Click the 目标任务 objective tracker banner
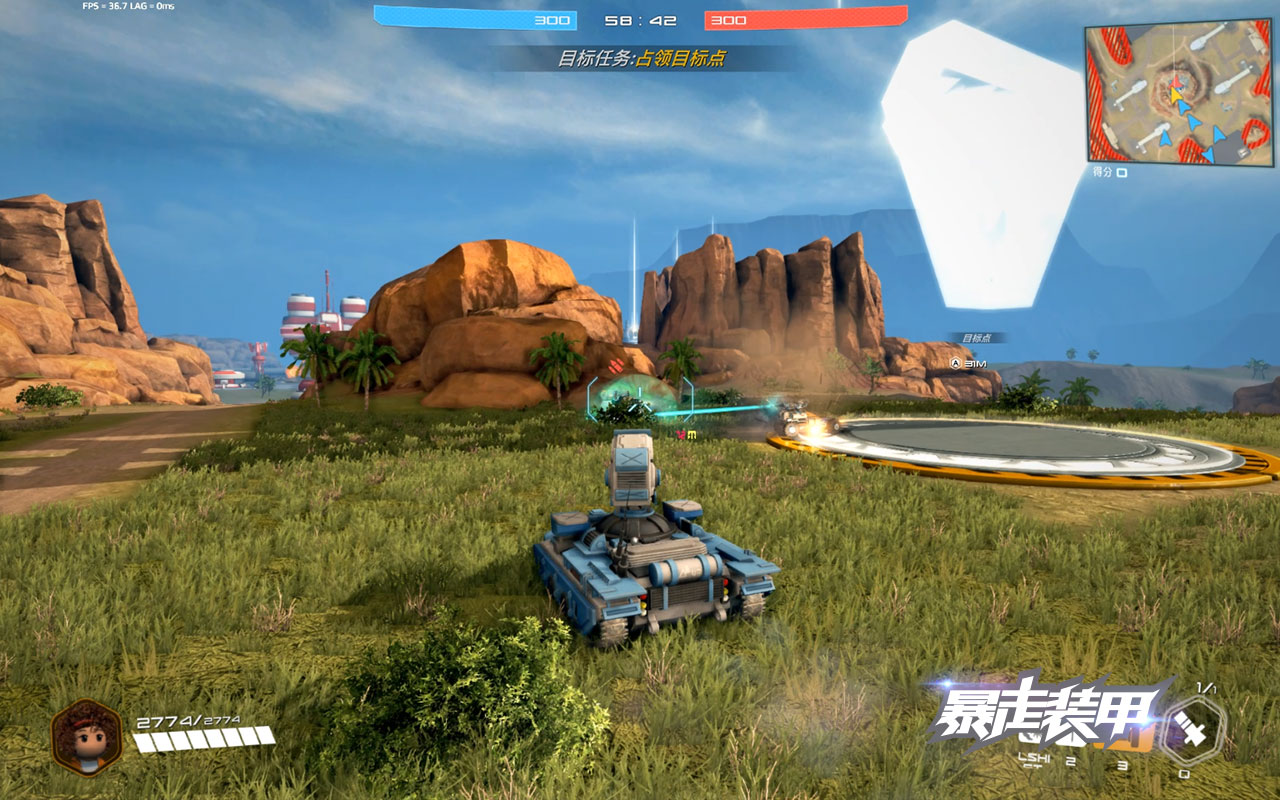1280x800 pixels. tap(641, 59)
